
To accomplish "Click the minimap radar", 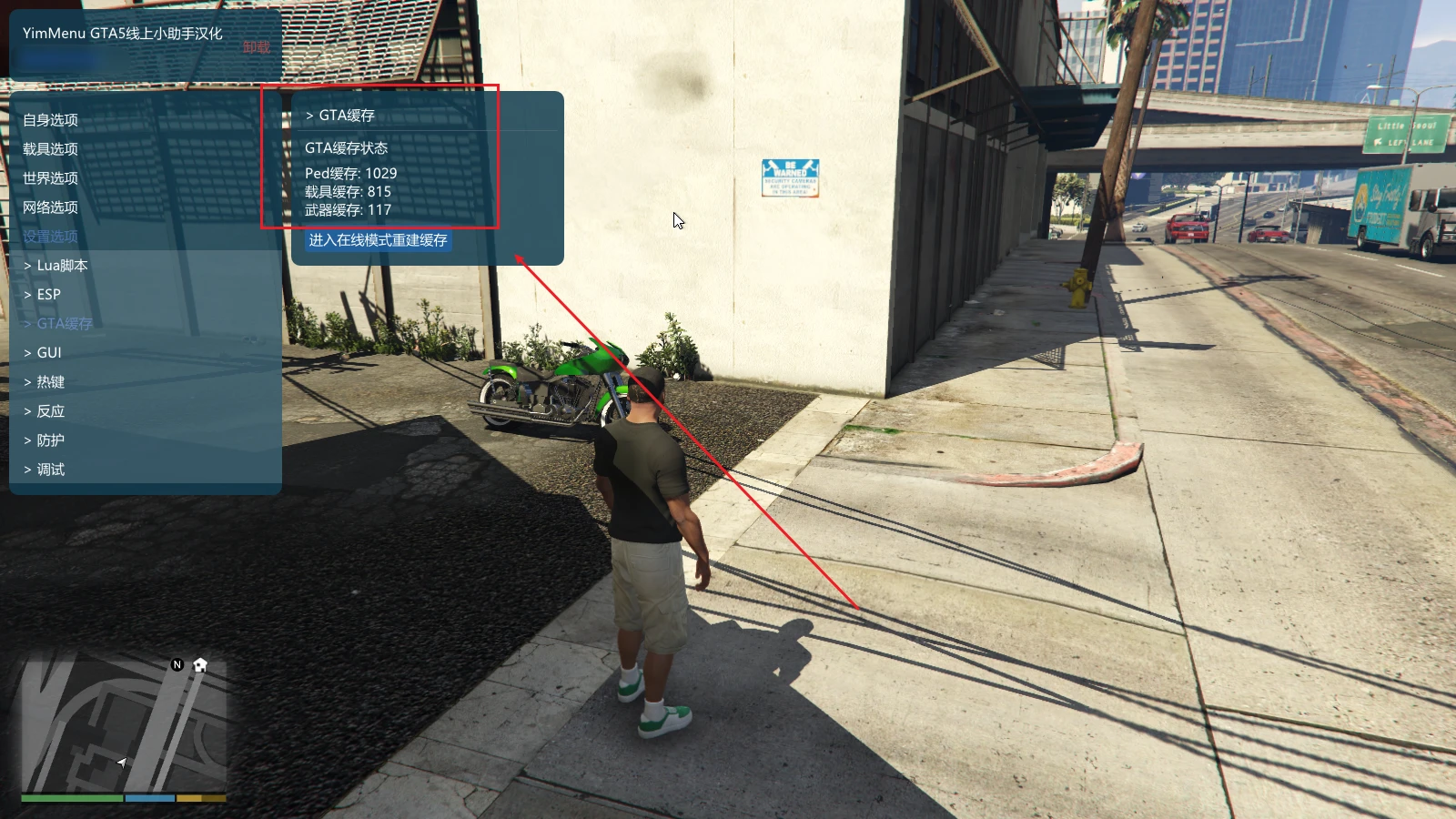I will click(124, 725).
